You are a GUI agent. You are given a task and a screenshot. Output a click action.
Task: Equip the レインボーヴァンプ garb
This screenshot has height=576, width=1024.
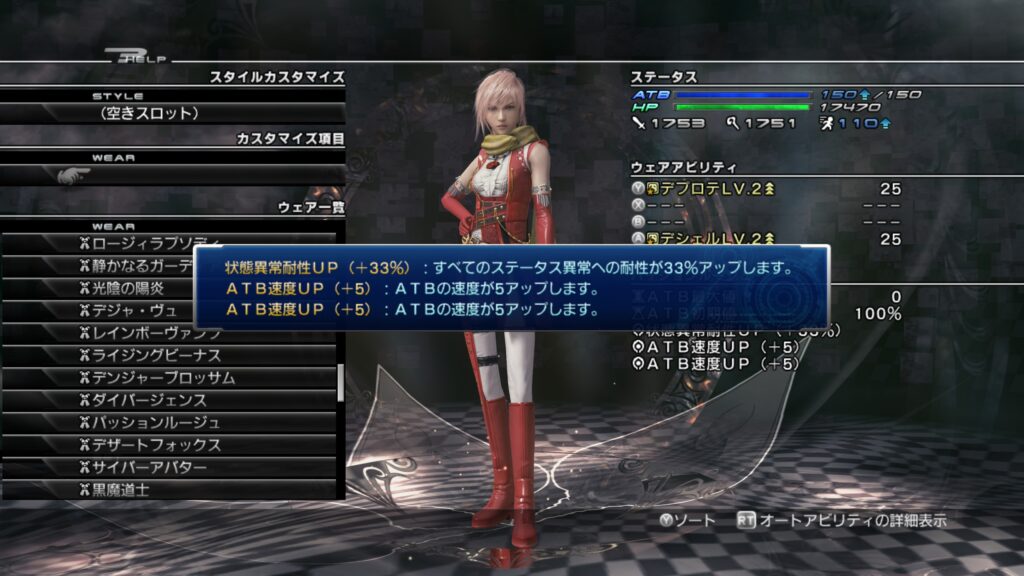(150, 333)
